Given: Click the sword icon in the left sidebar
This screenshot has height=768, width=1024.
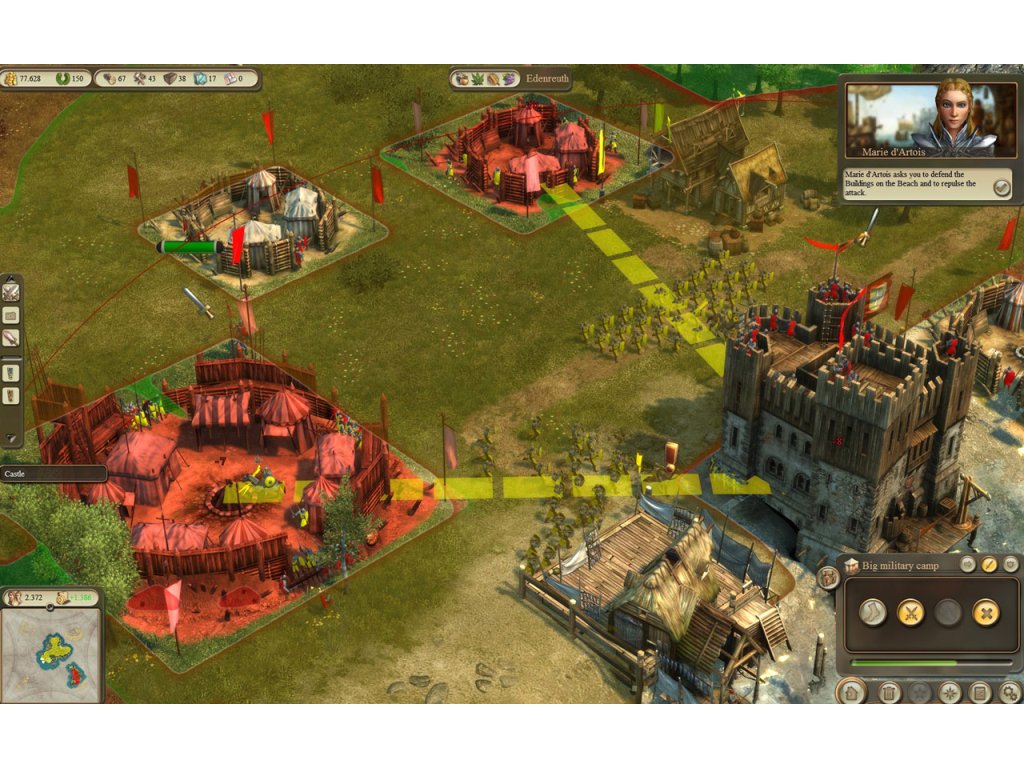Looking at the screenshot, I should pyautogui.click(x=11, y=338).
